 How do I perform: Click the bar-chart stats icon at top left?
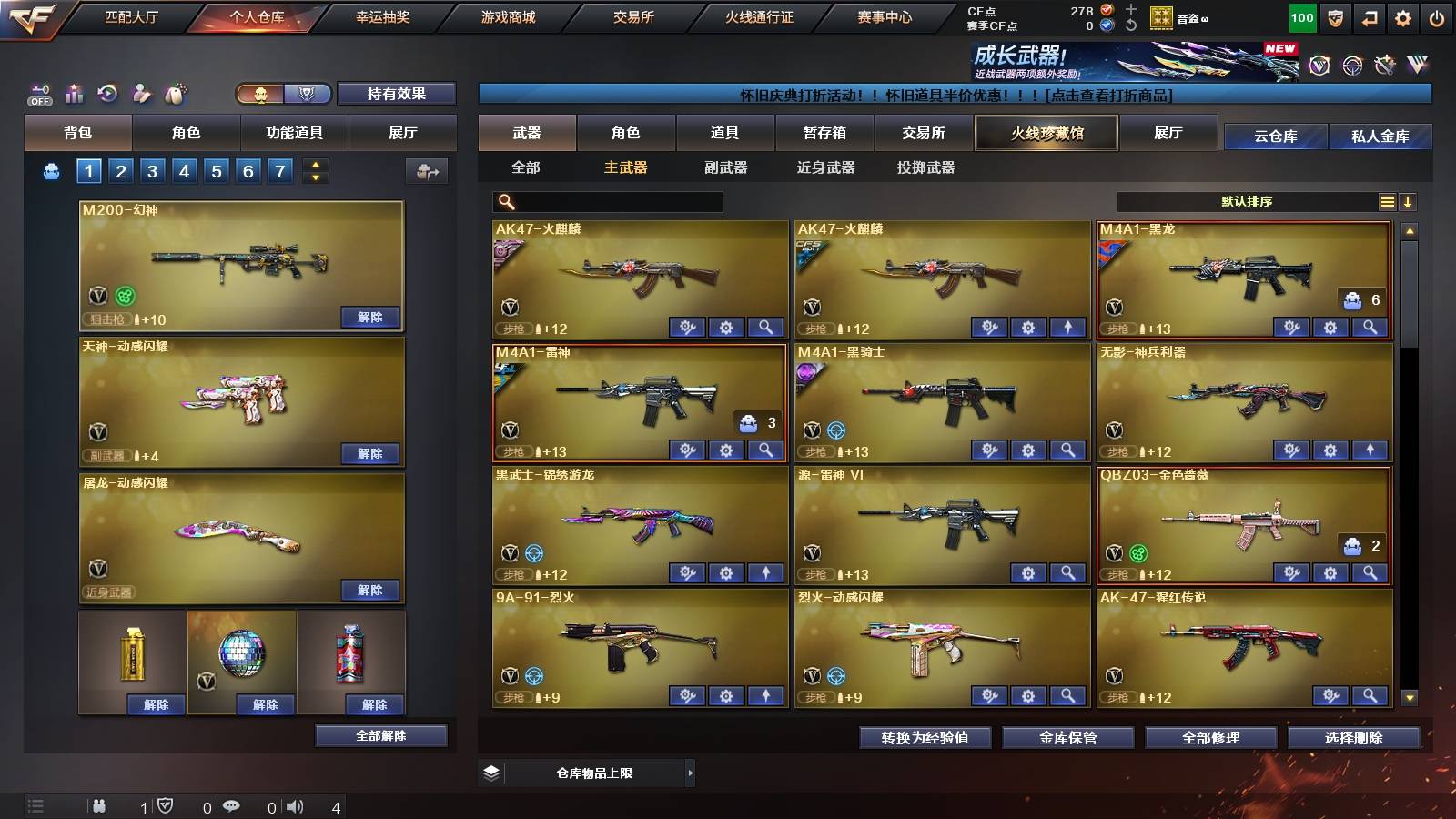pos(74,94)
